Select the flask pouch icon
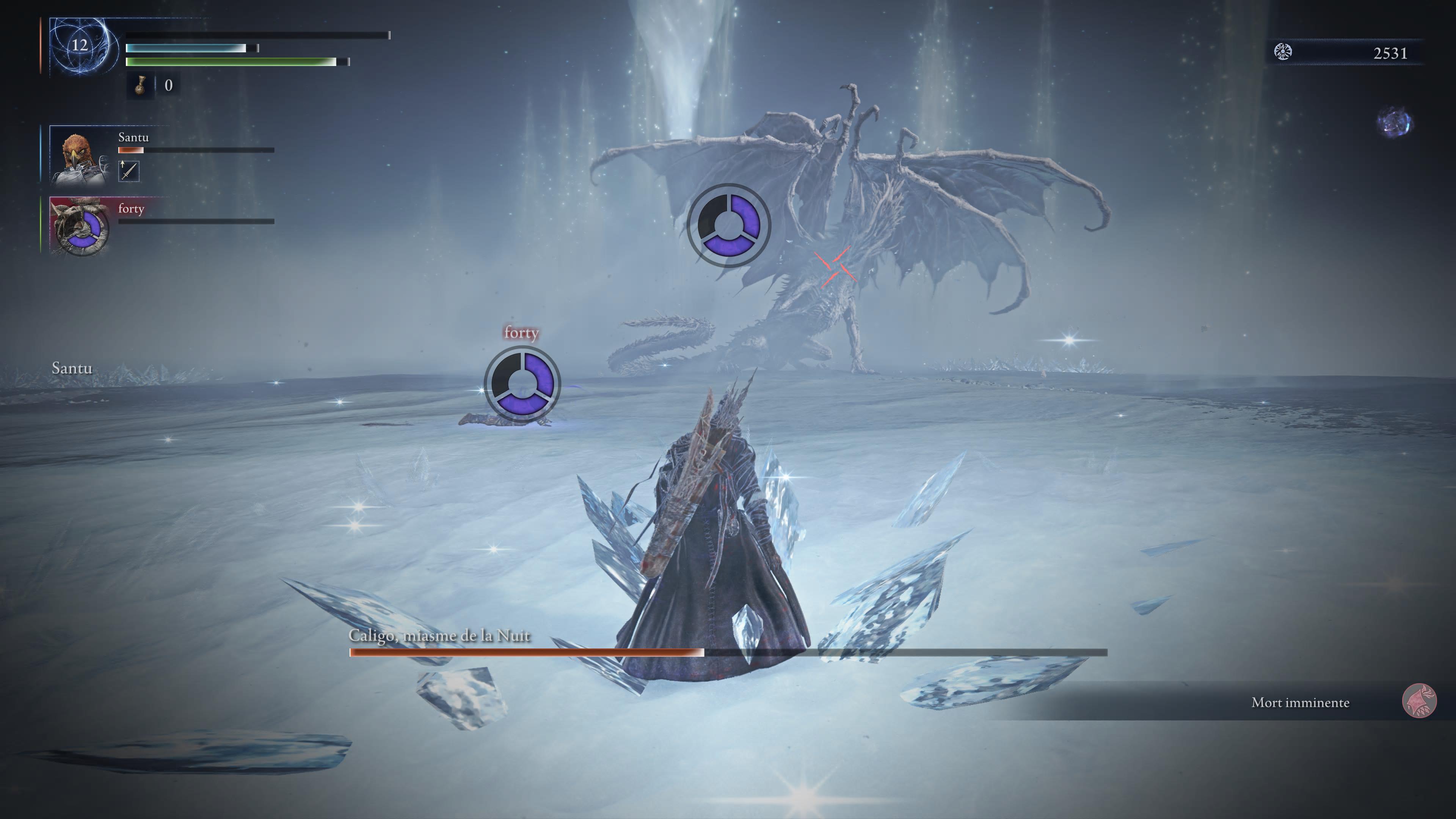 140,85
